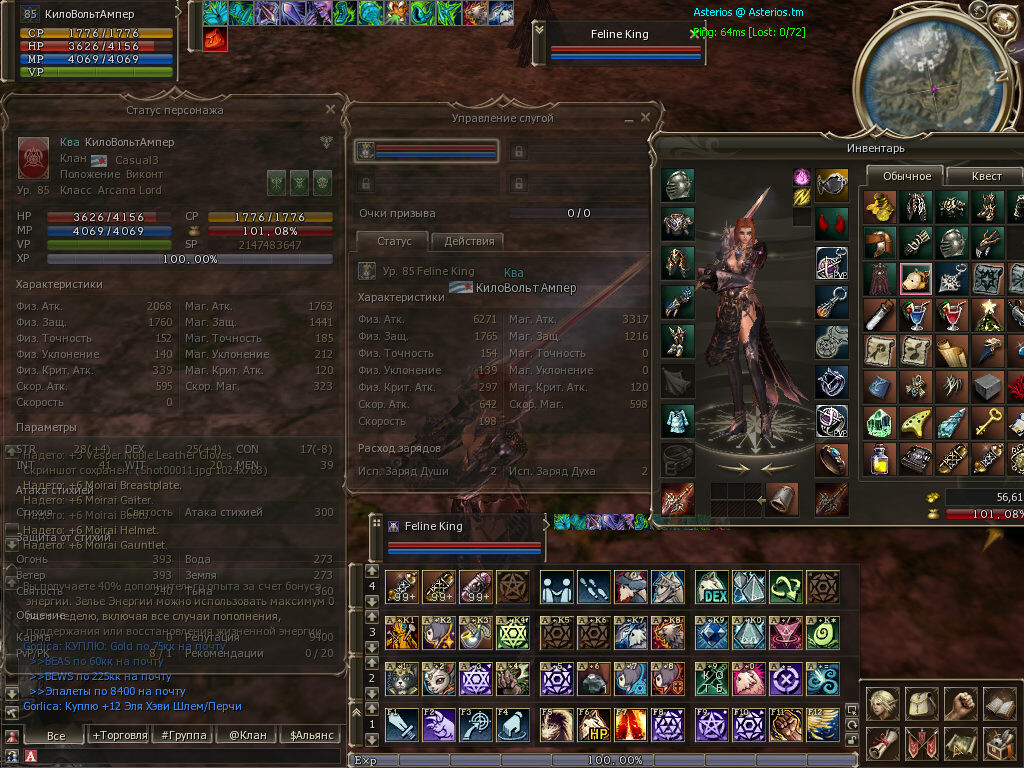
Task: Open the Все chat tab
Action: [x=56, y=735]
